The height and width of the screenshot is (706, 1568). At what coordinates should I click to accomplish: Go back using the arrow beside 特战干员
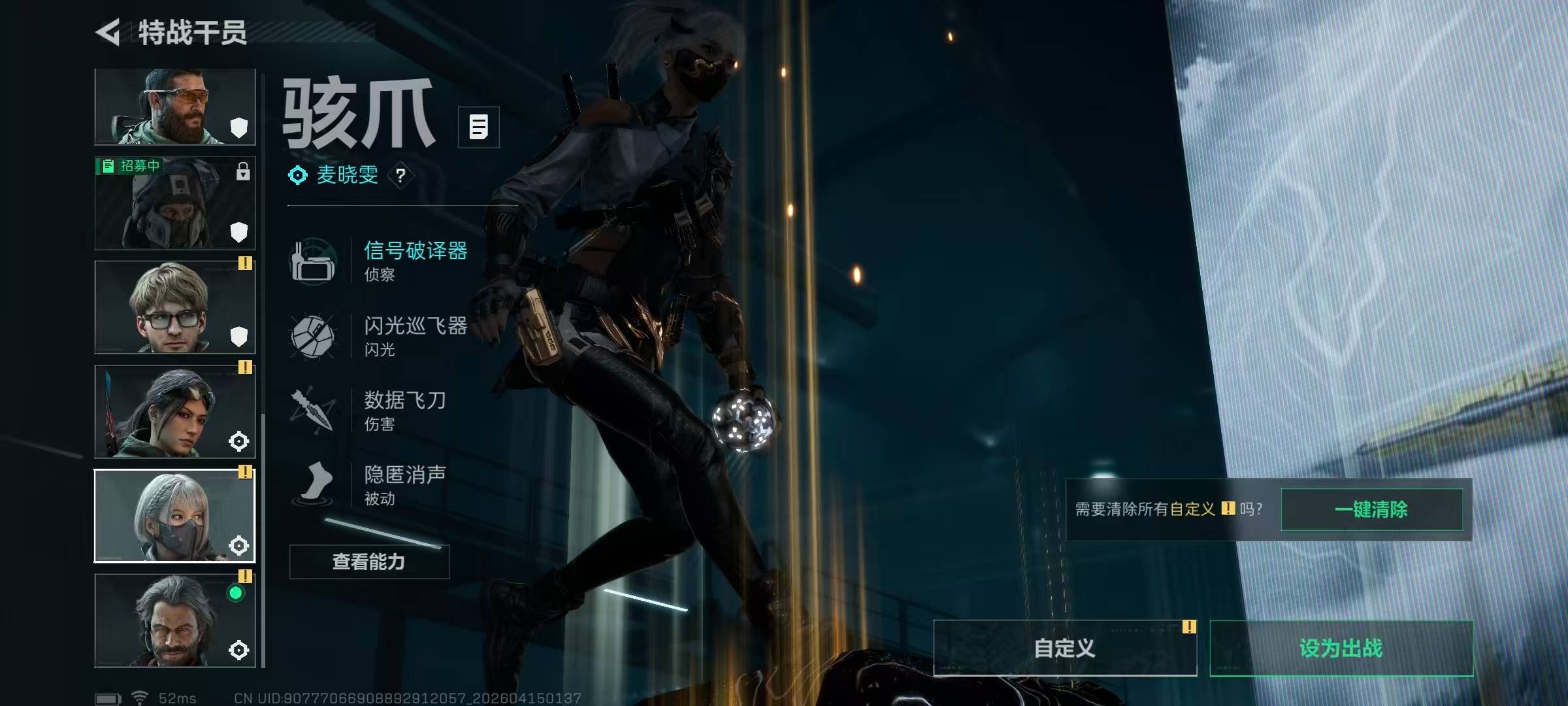pyautogui.click(x=108, y=32)
